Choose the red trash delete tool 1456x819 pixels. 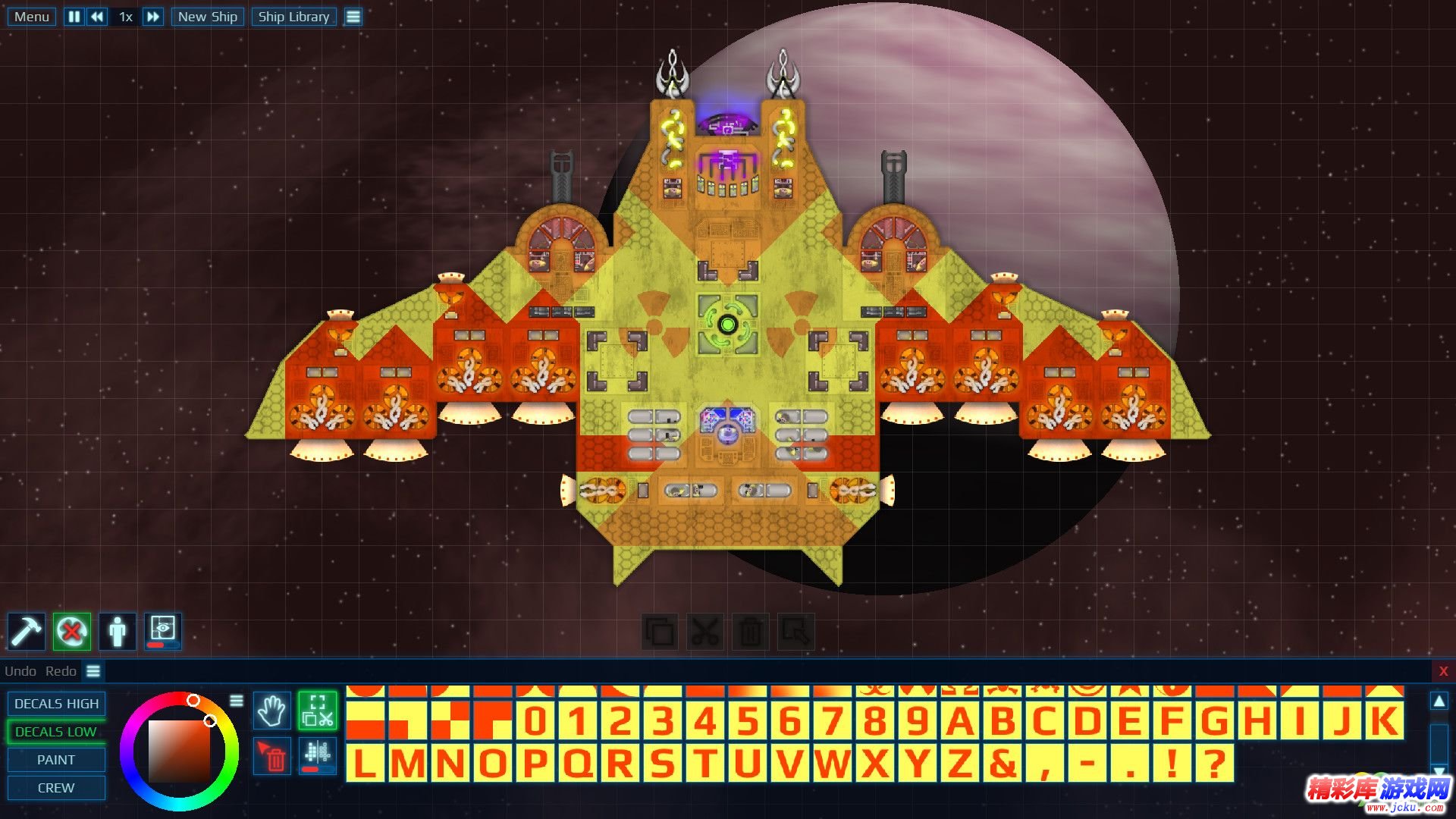(272, 757)
